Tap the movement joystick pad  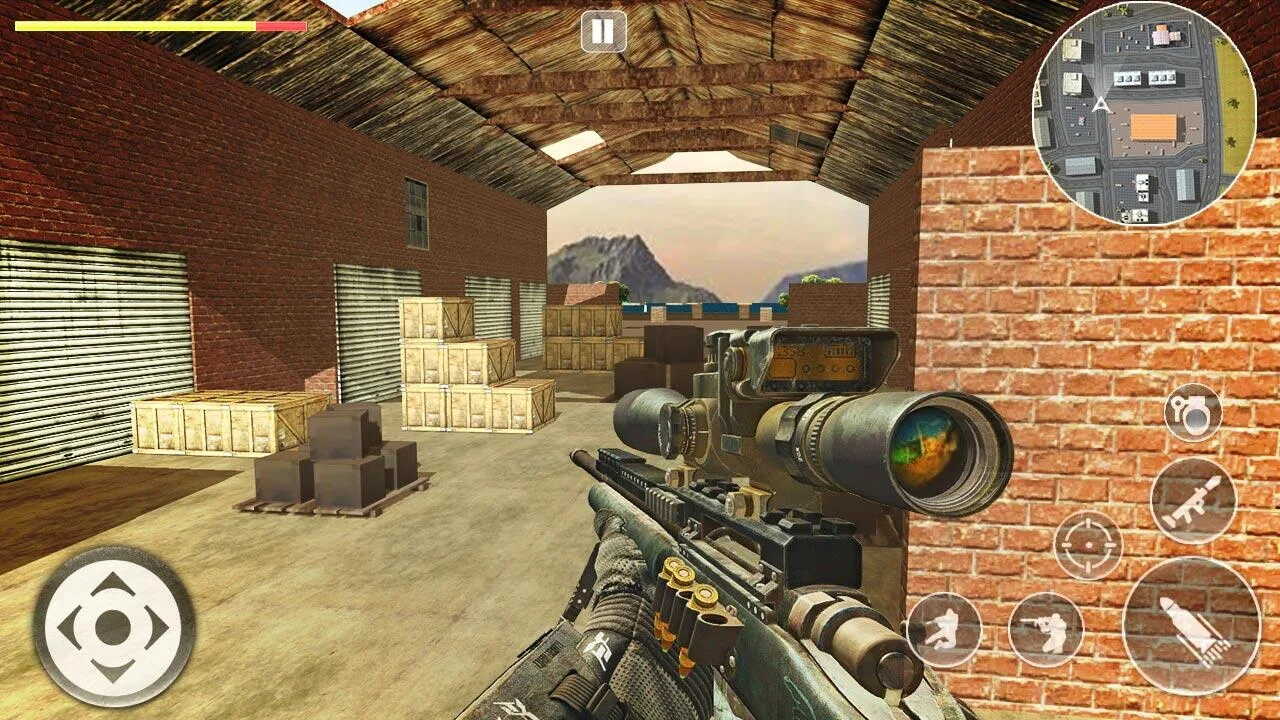point(113,627)
